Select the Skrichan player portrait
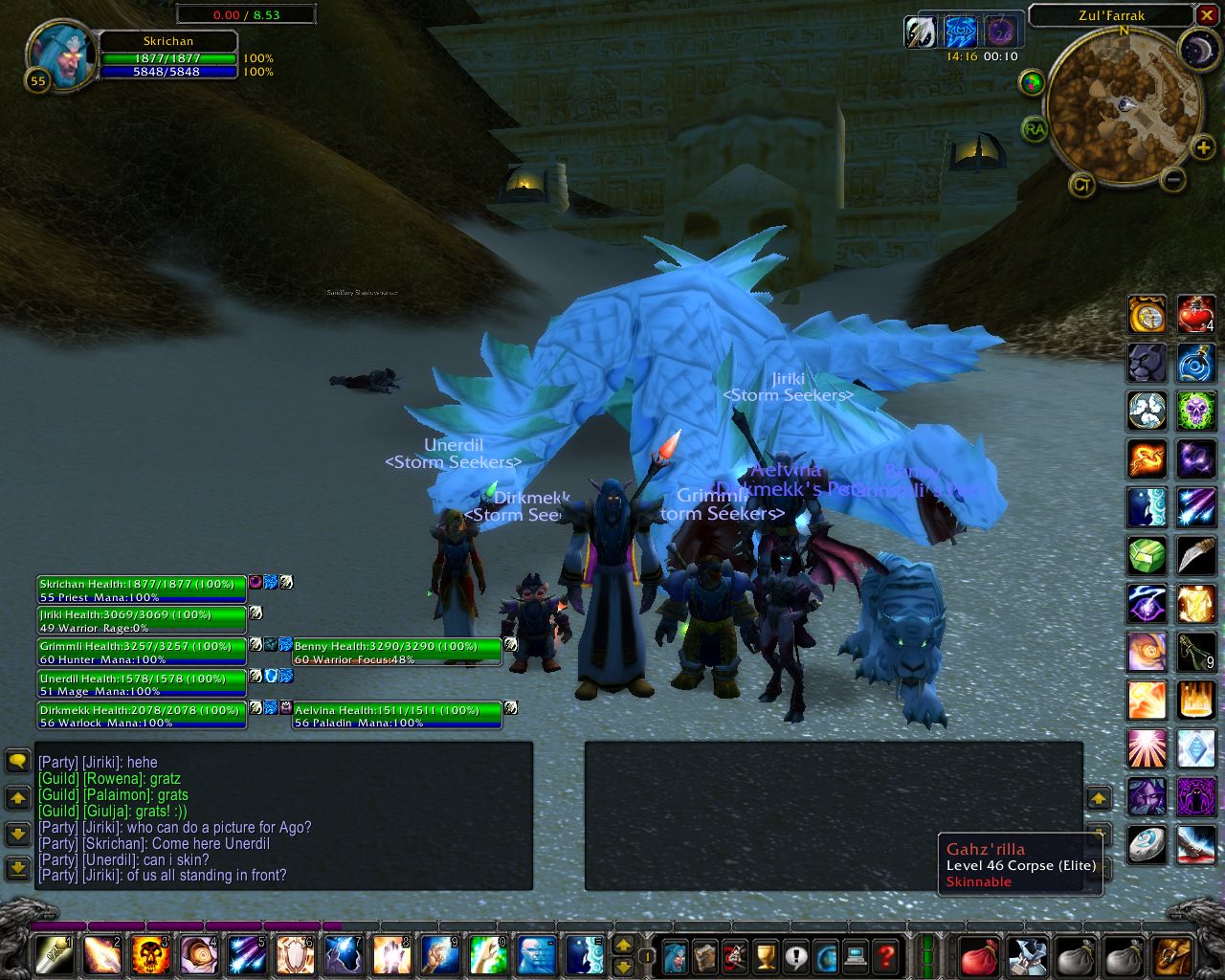 pos(61,56)
